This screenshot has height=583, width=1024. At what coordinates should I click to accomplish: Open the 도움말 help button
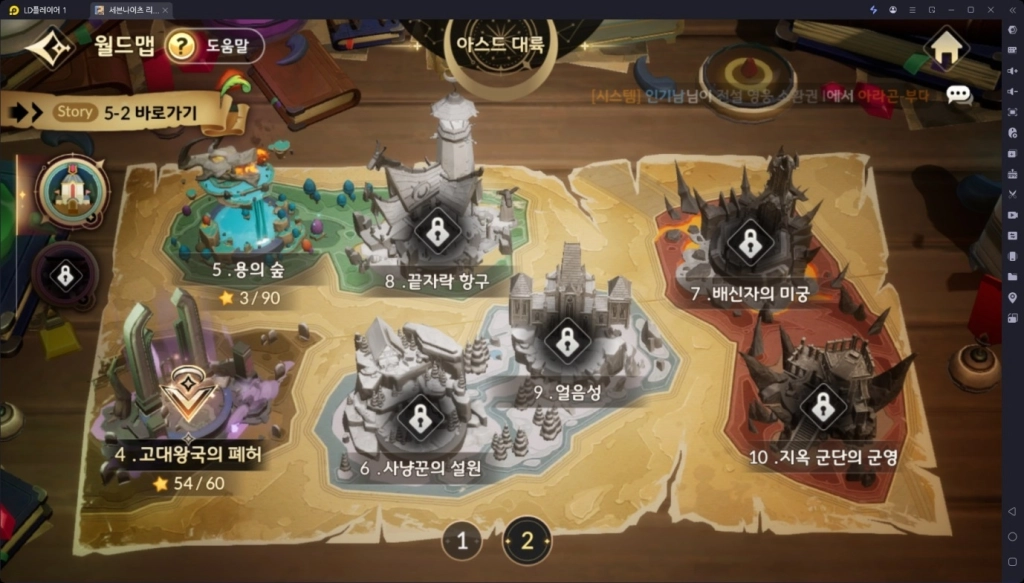point(214,45)
